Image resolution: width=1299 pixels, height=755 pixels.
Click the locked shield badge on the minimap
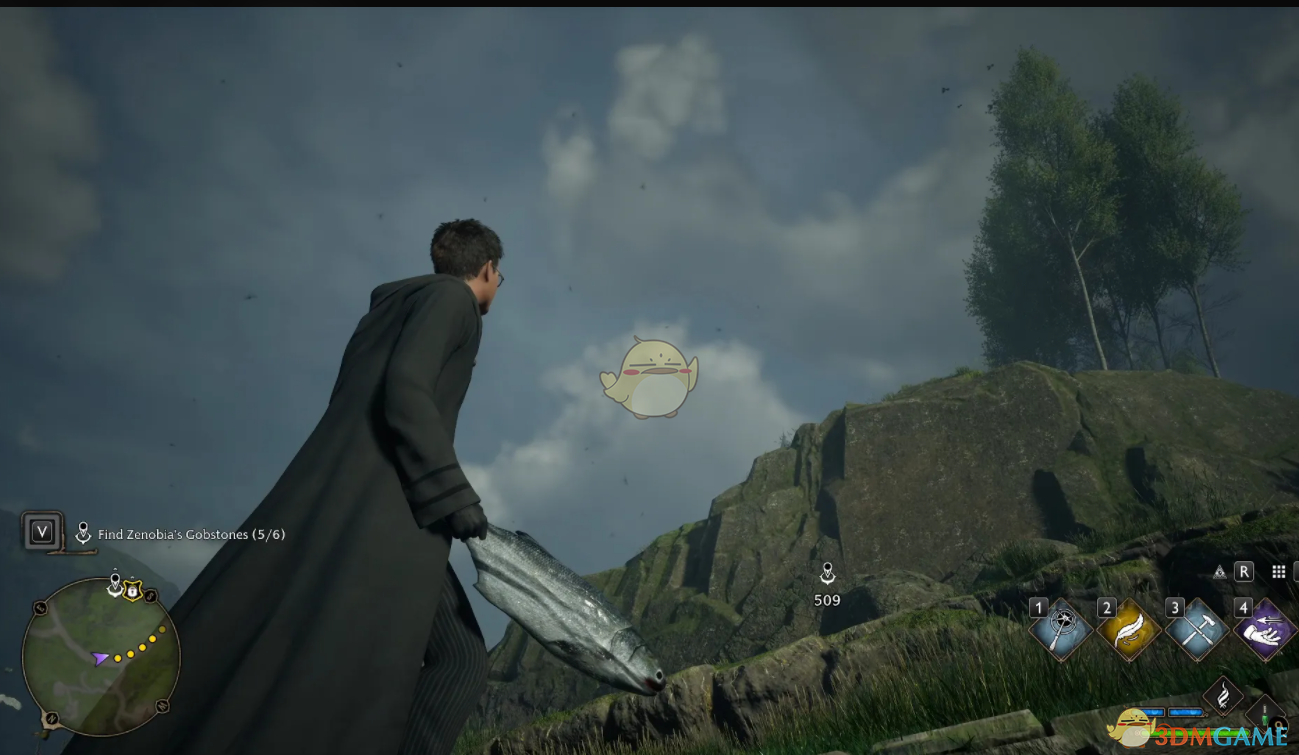131,589
